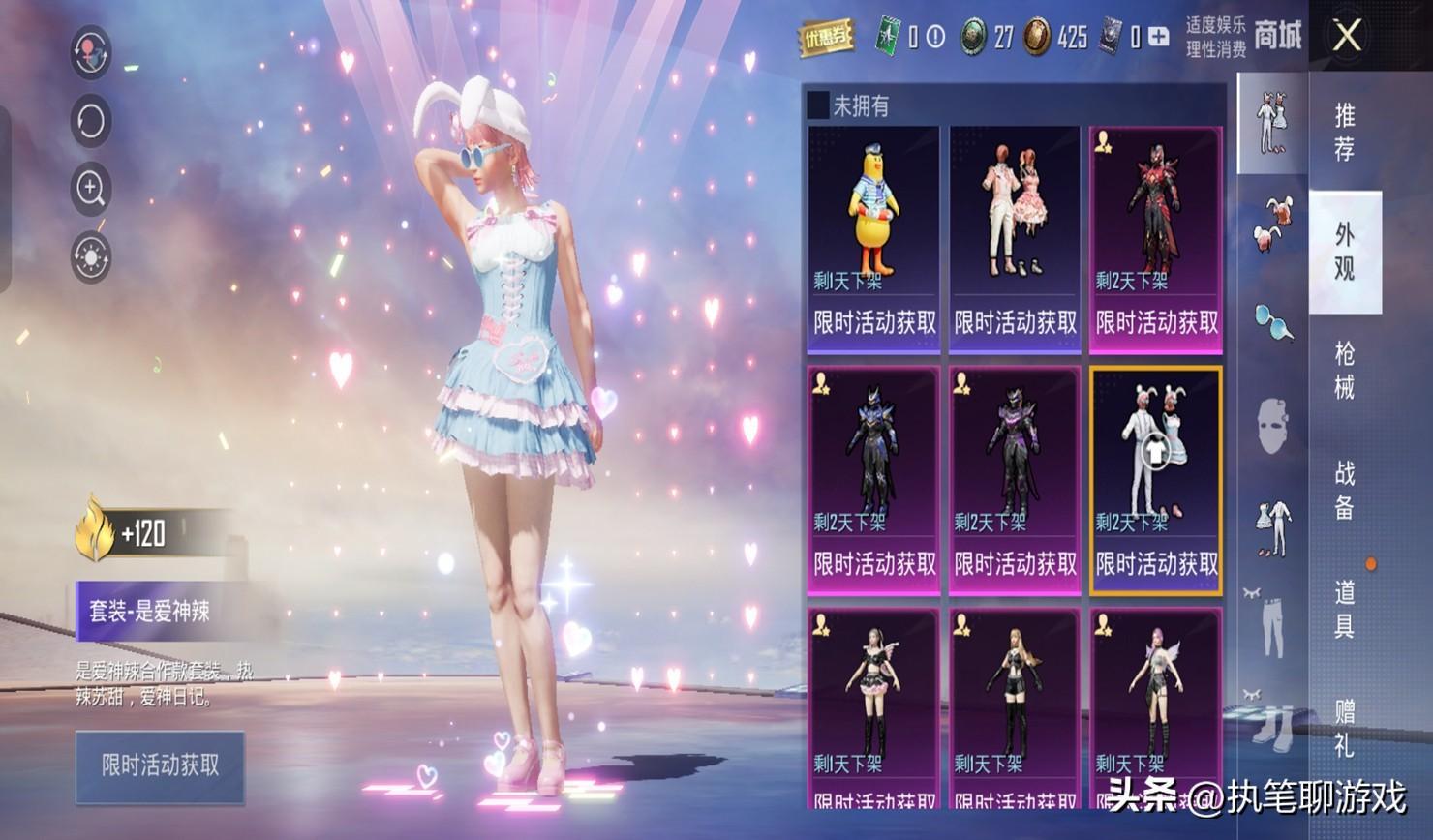Add currency with the plus button
The width and height of the screenshot is (1433, 840).
tap(1158, 38)
